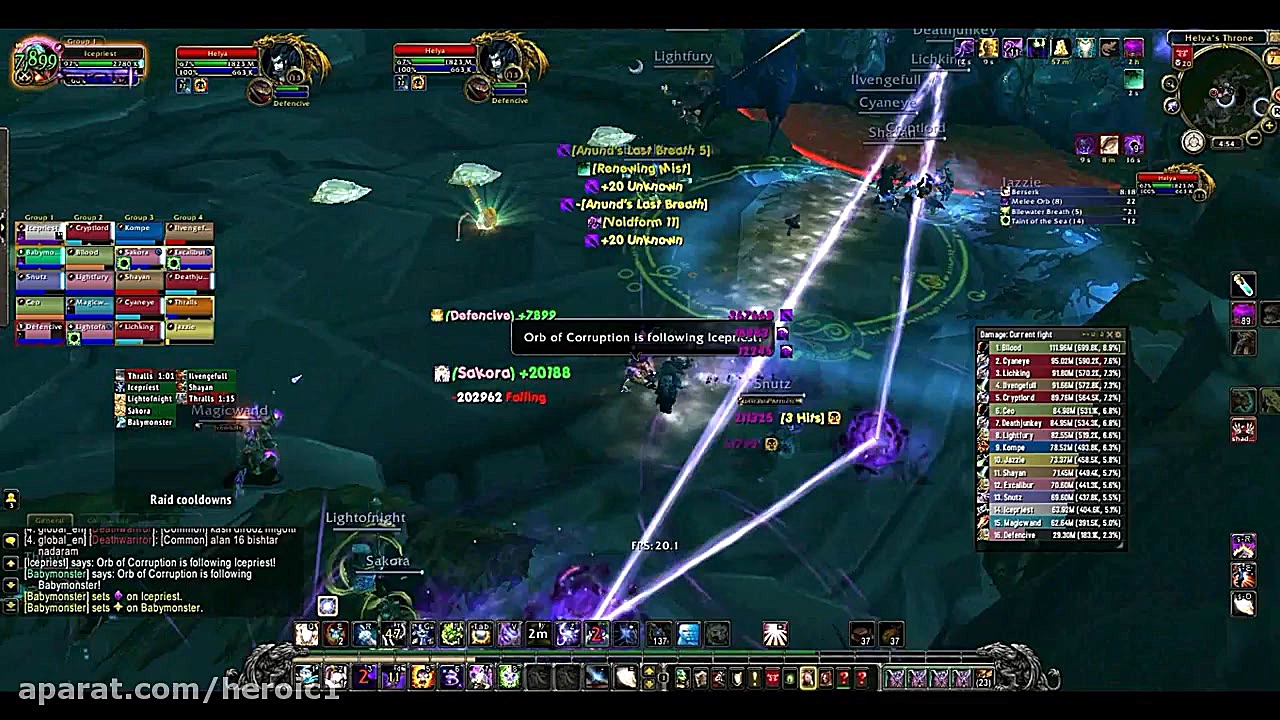The width and height of the screenshot is (1280, 720).
Task: Click the potion icon on the right screen edge
Action: (1245, 283)
